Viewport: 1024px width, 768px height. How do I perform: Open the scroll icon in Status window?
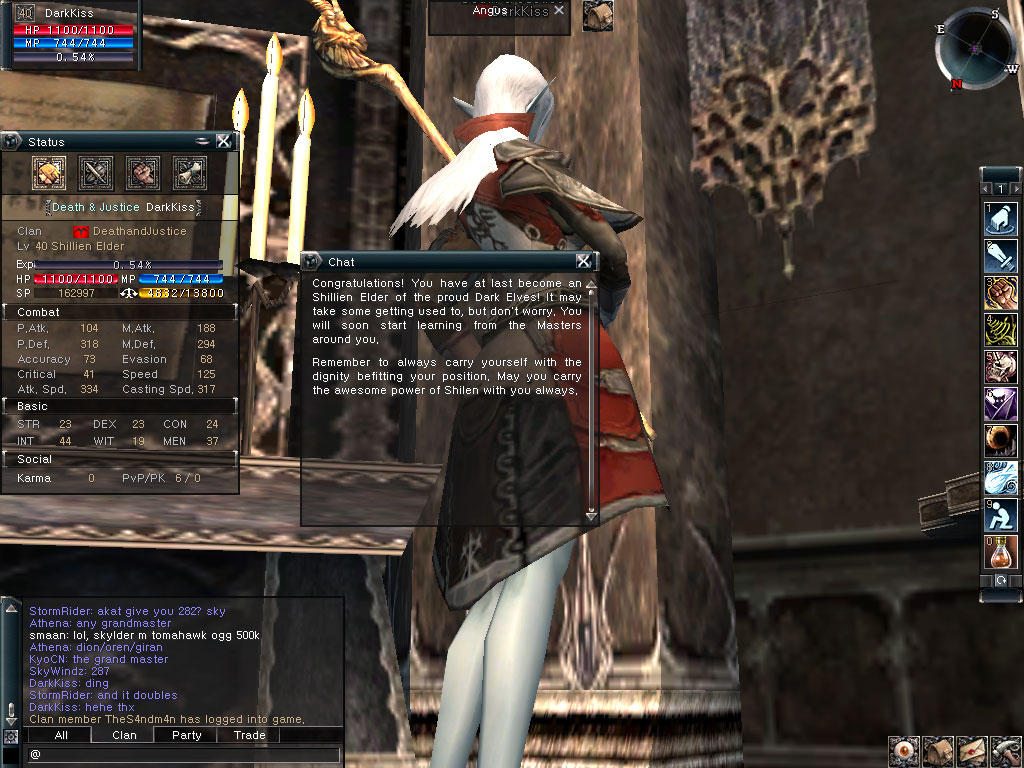(189, 173)
